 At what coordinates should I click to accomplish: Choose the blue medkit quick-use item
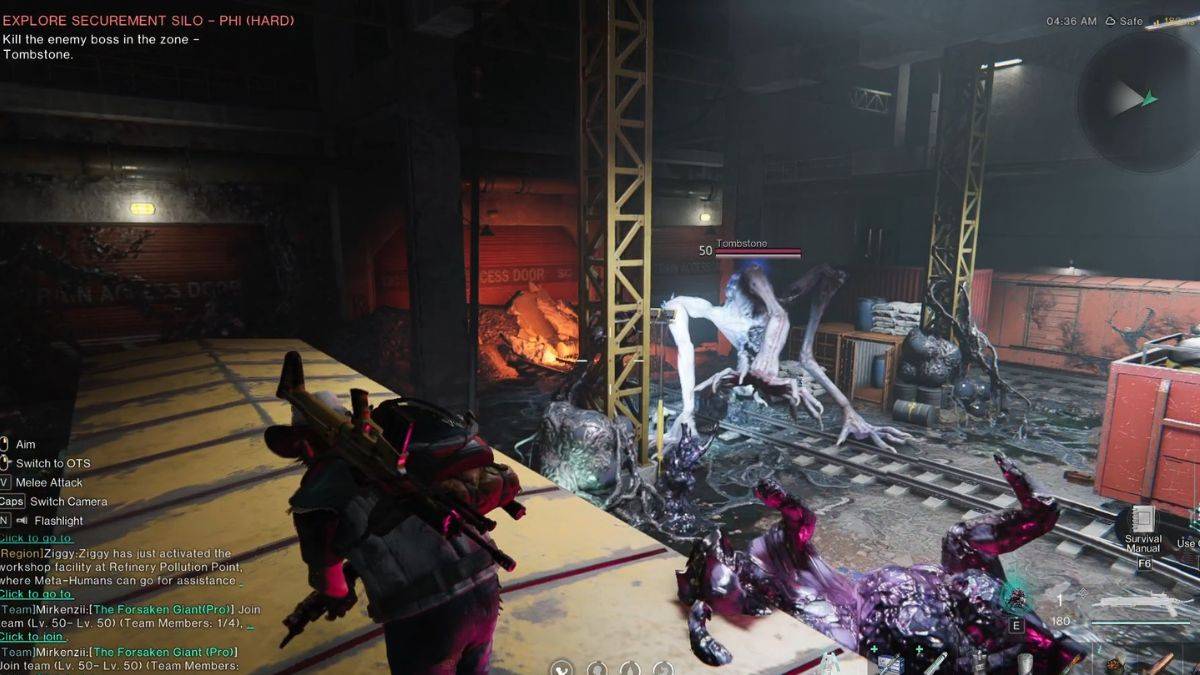889,665
